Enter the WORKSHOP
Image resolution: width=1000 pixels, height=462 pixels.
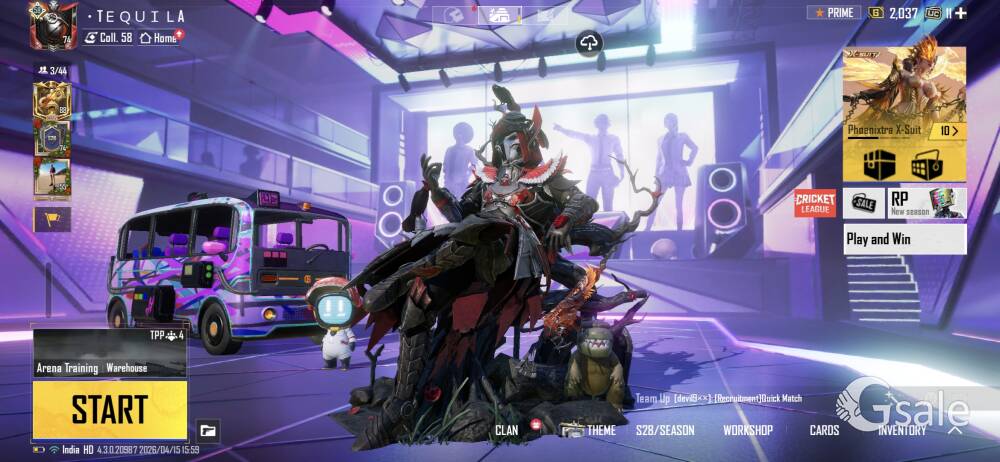point(748,430)
